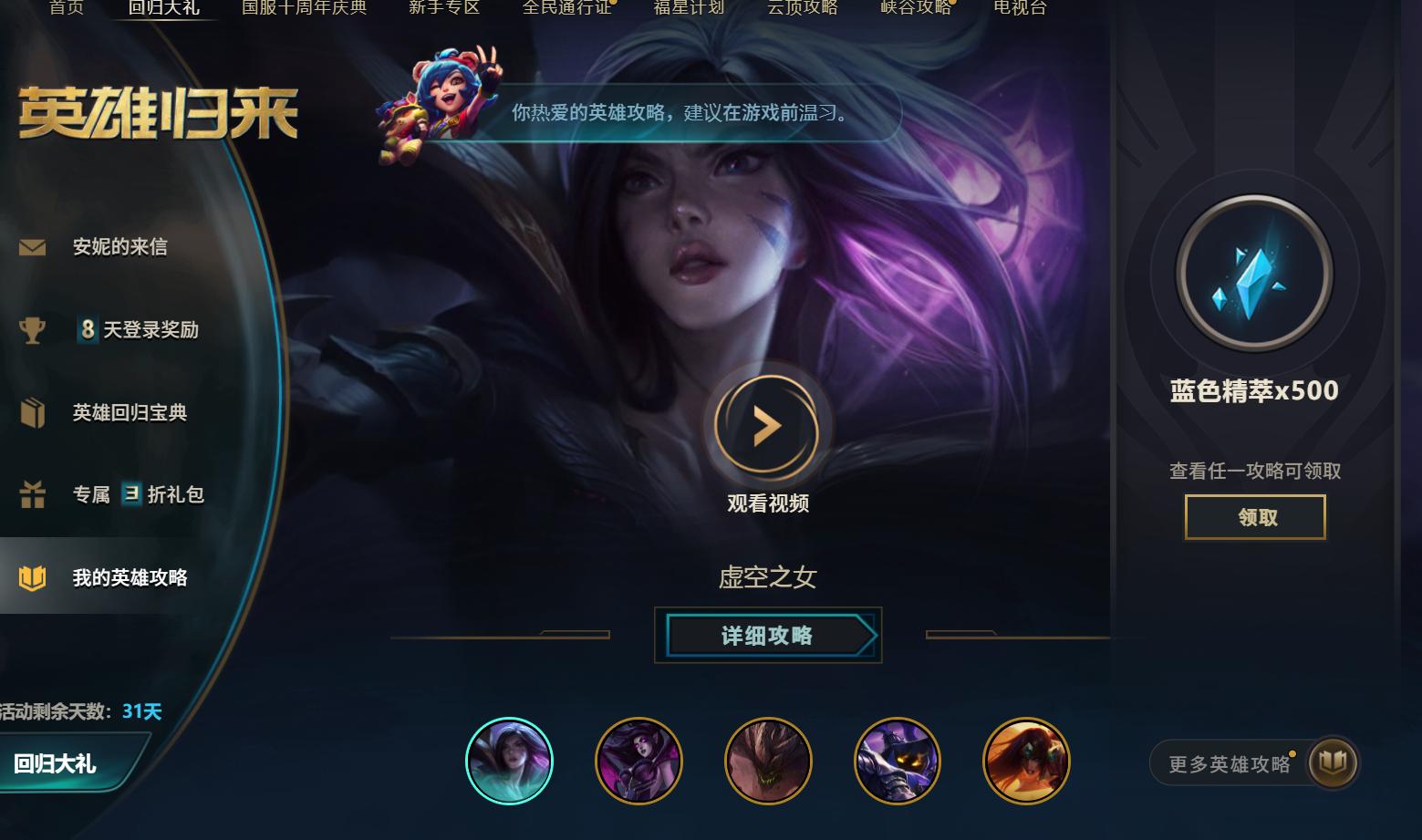
Task: Select the Veigar champion portrait
Action: click(x=898, y=760)
